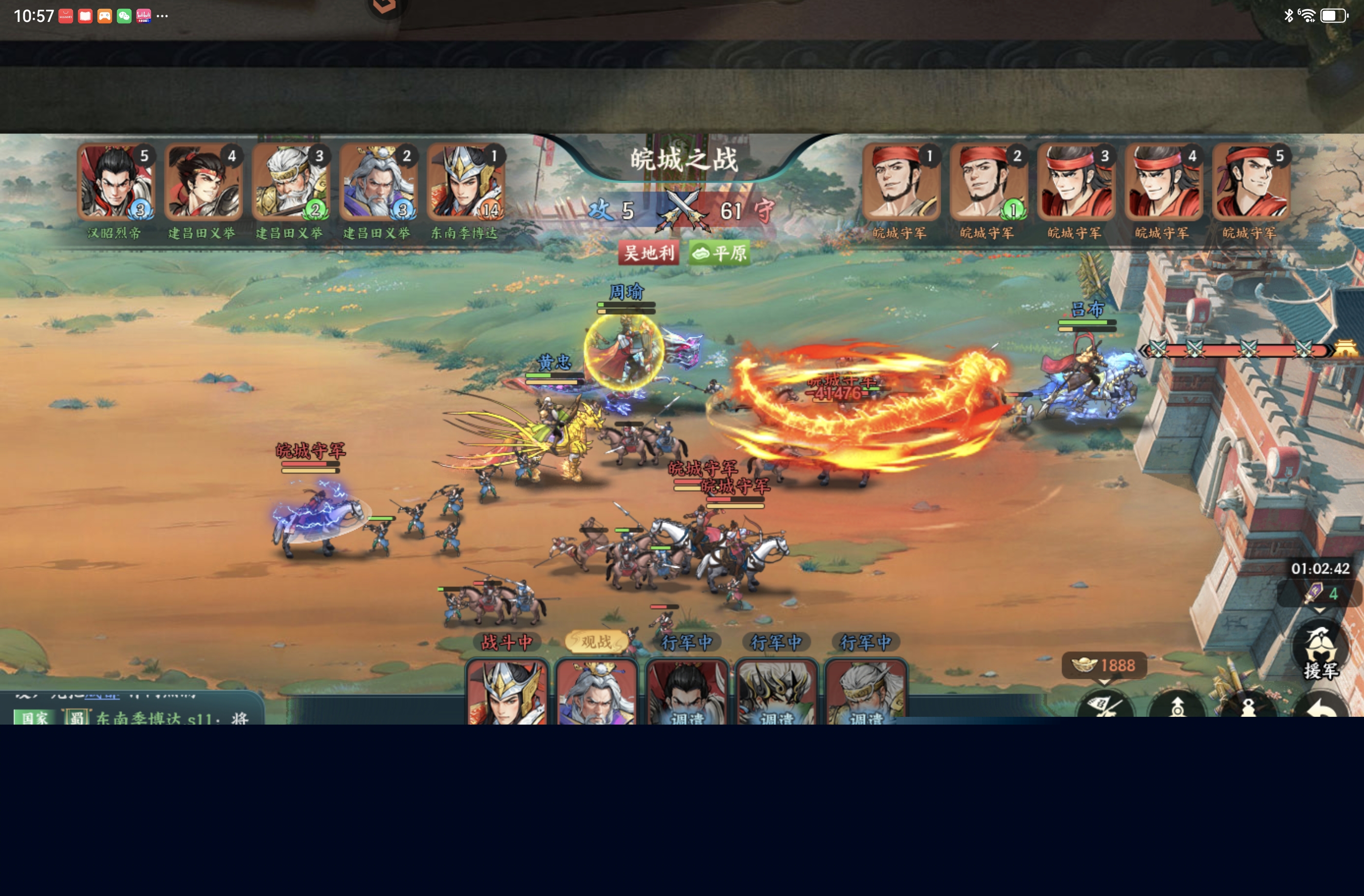
Task: Open the flag icon button below 1888
Action: [1105, 707]
